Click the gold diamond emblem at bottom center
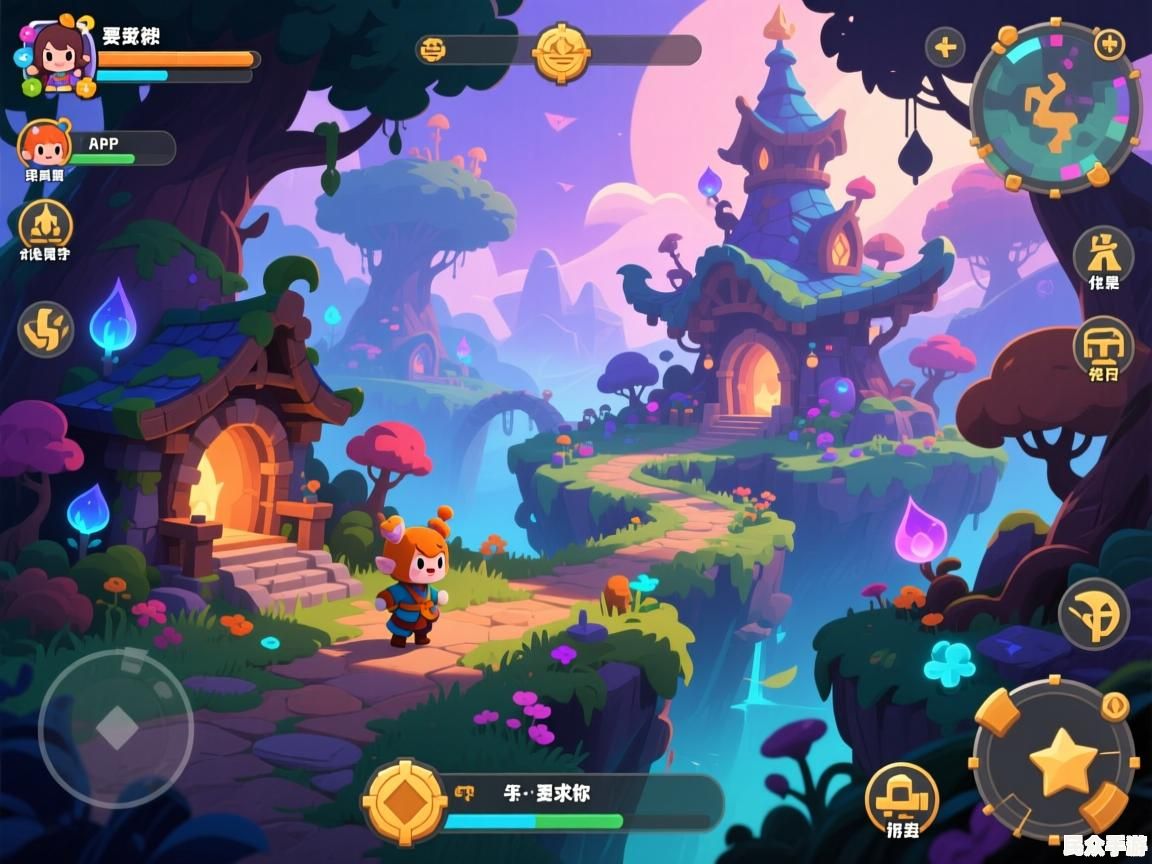1152x864 pixels. [x=405, y=801]
